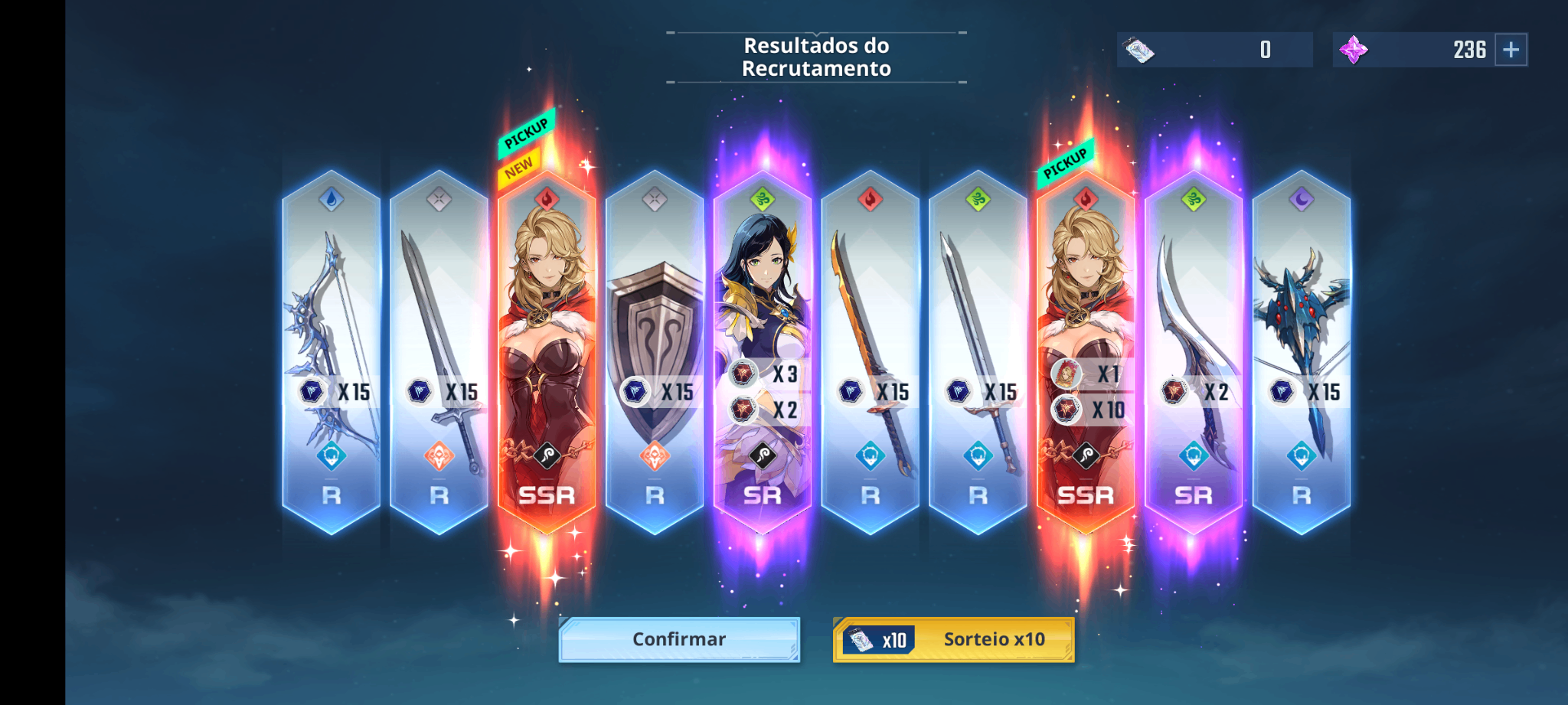
Task: Add more pink gems with plus button
Action: pos(1511,50)
